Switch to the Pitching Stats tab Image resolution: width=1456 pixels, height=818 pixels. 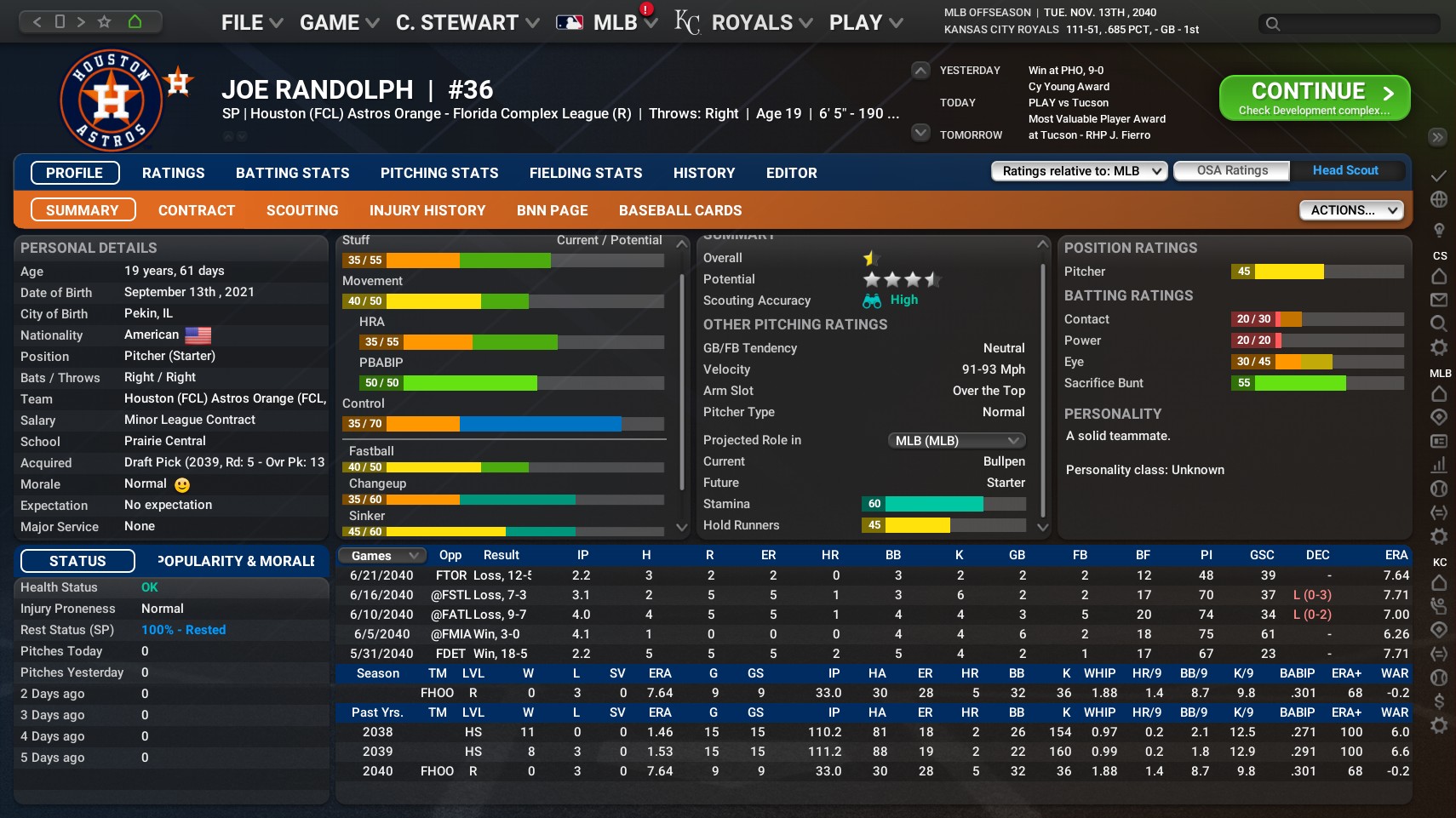(439, 173)
